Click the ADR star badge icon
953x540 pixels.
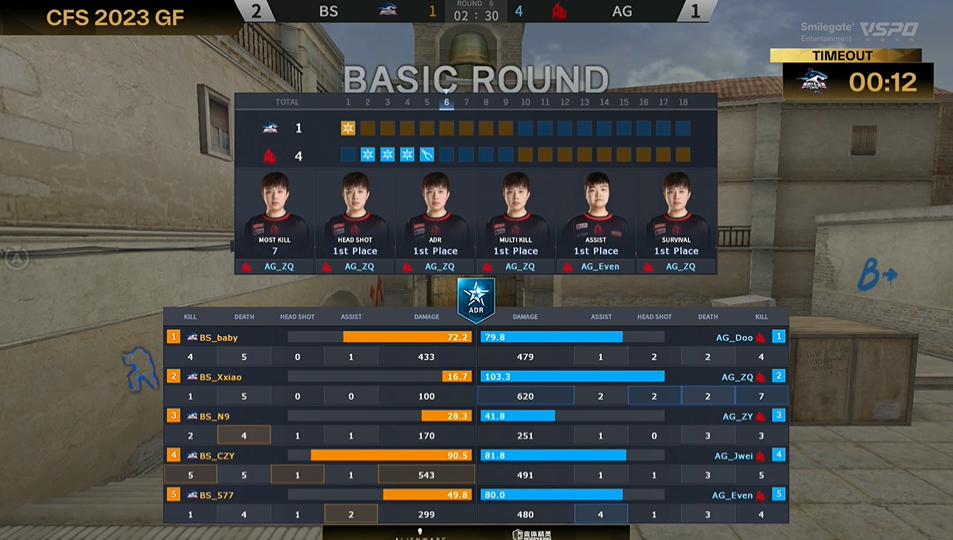[476, 297]
